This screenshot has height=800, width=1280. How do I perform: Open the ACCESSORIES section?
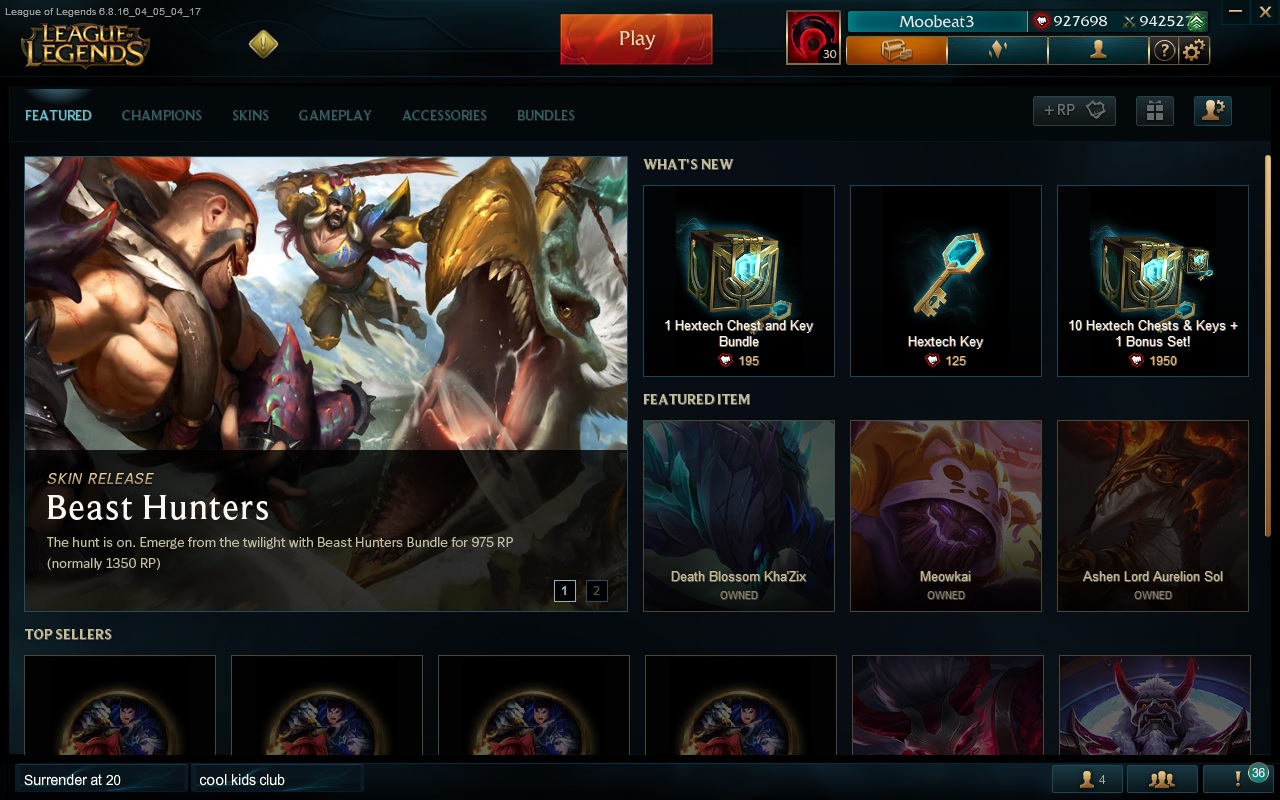coord(444,115)
